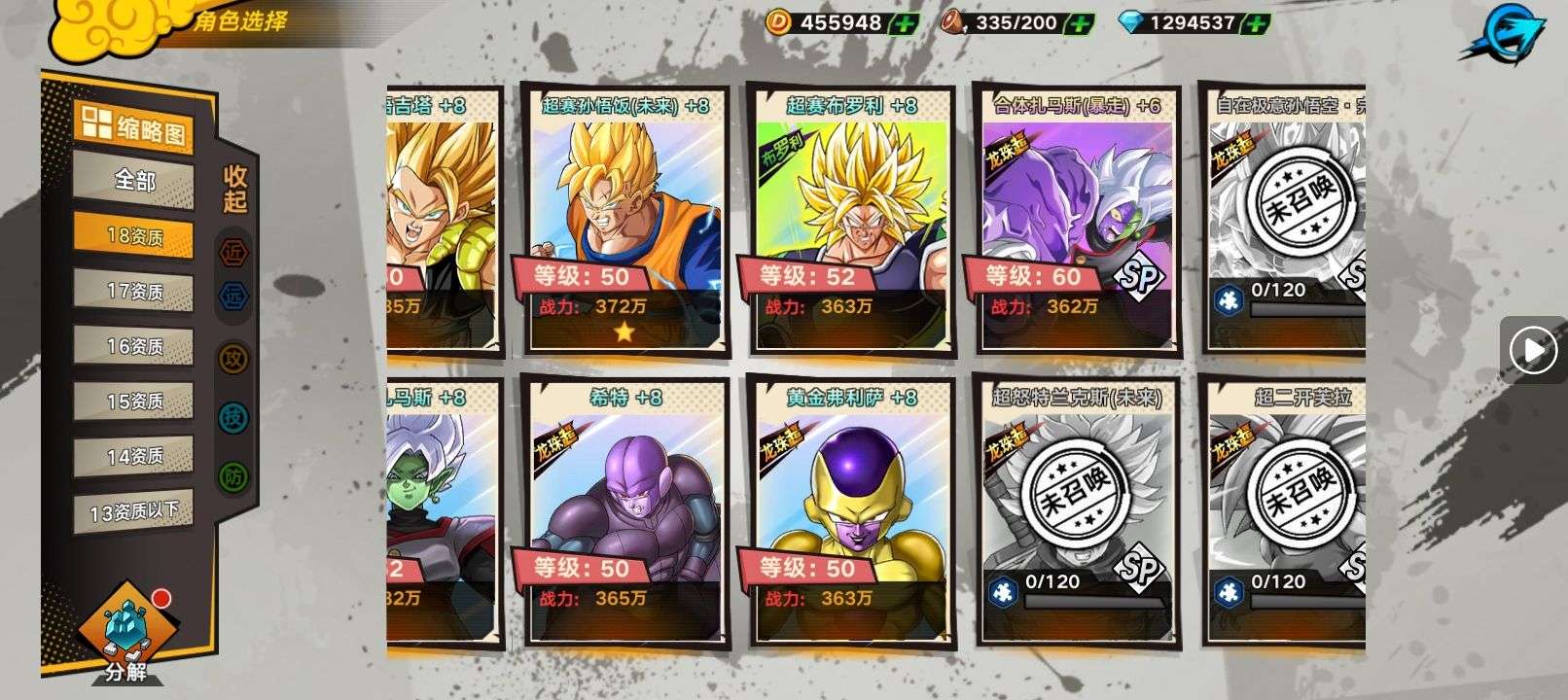Viewport: 1568px width, 700px height.
Task: Filter by 近 melee type icon
Action: pos(233,253)
